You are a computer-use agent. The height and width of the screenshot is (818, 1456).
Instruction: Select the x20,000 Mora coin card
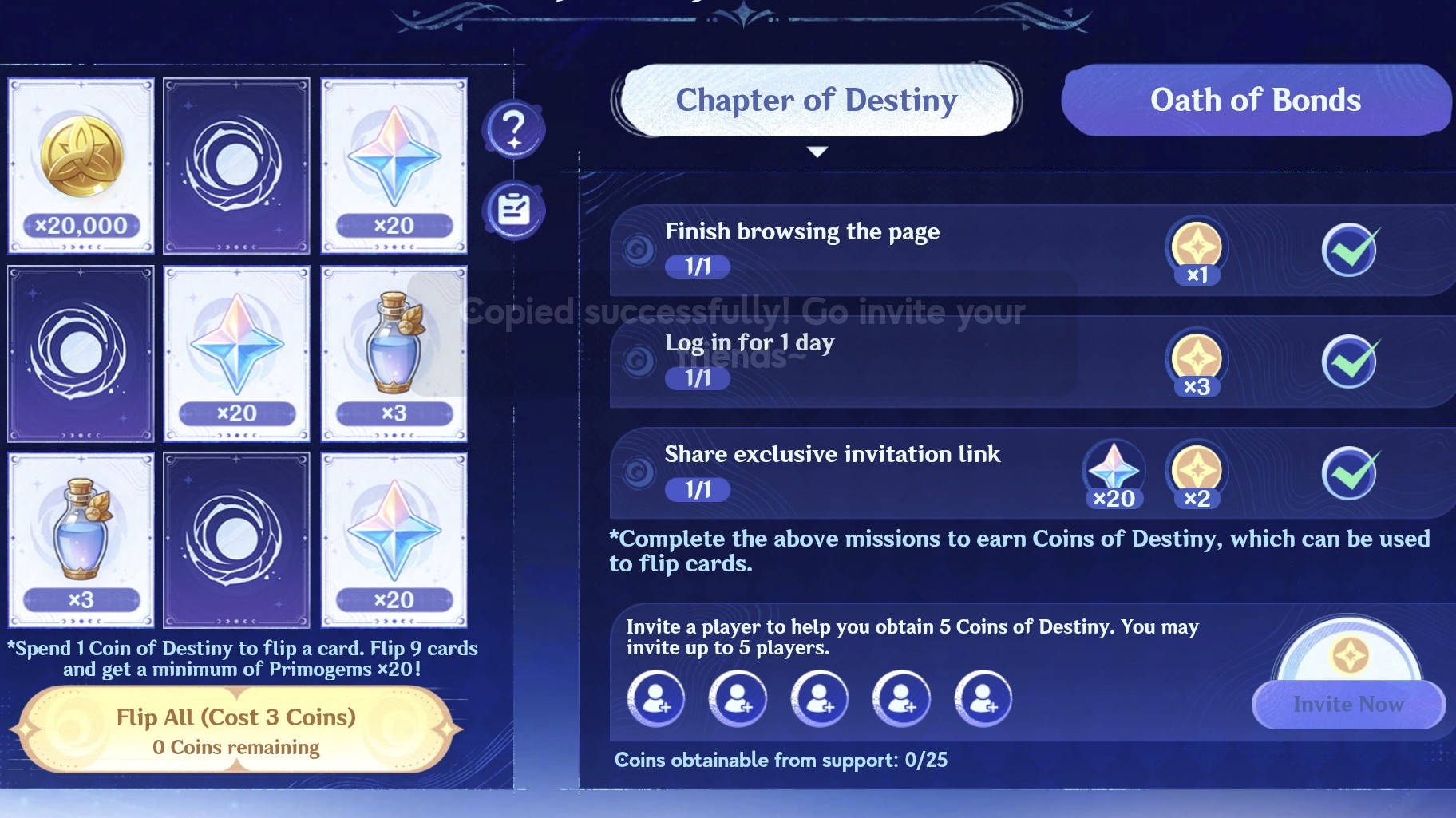[80, 165]
